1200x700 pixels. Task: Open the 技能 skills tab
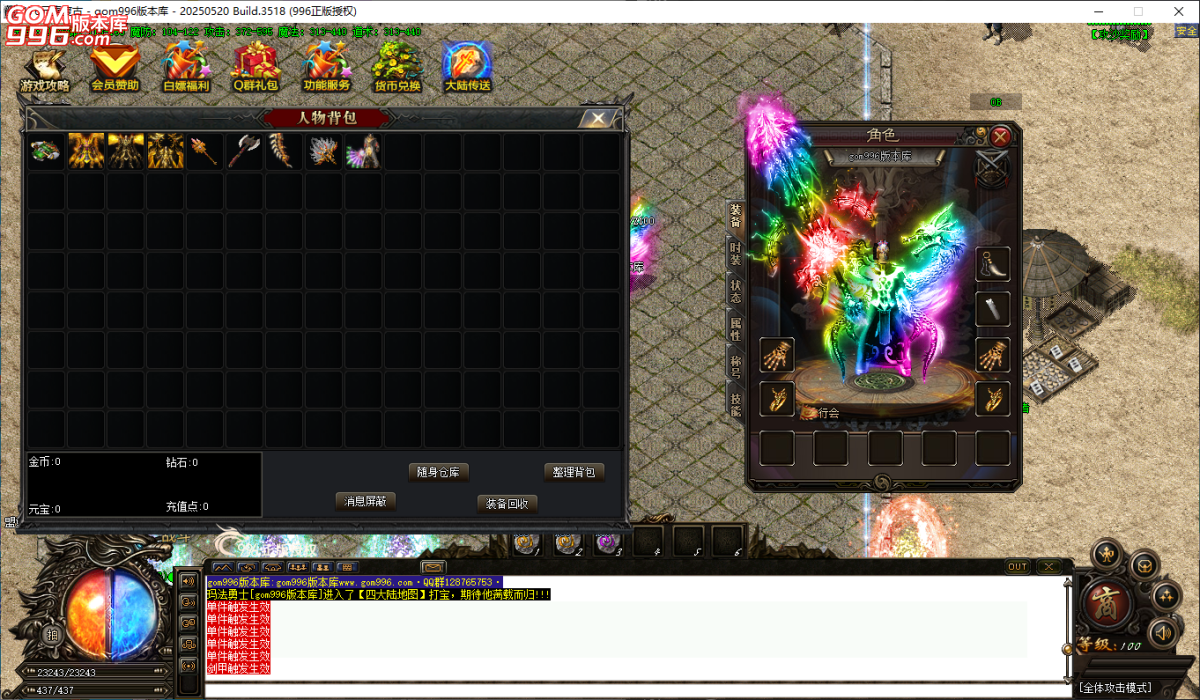[x=736, y=400]
